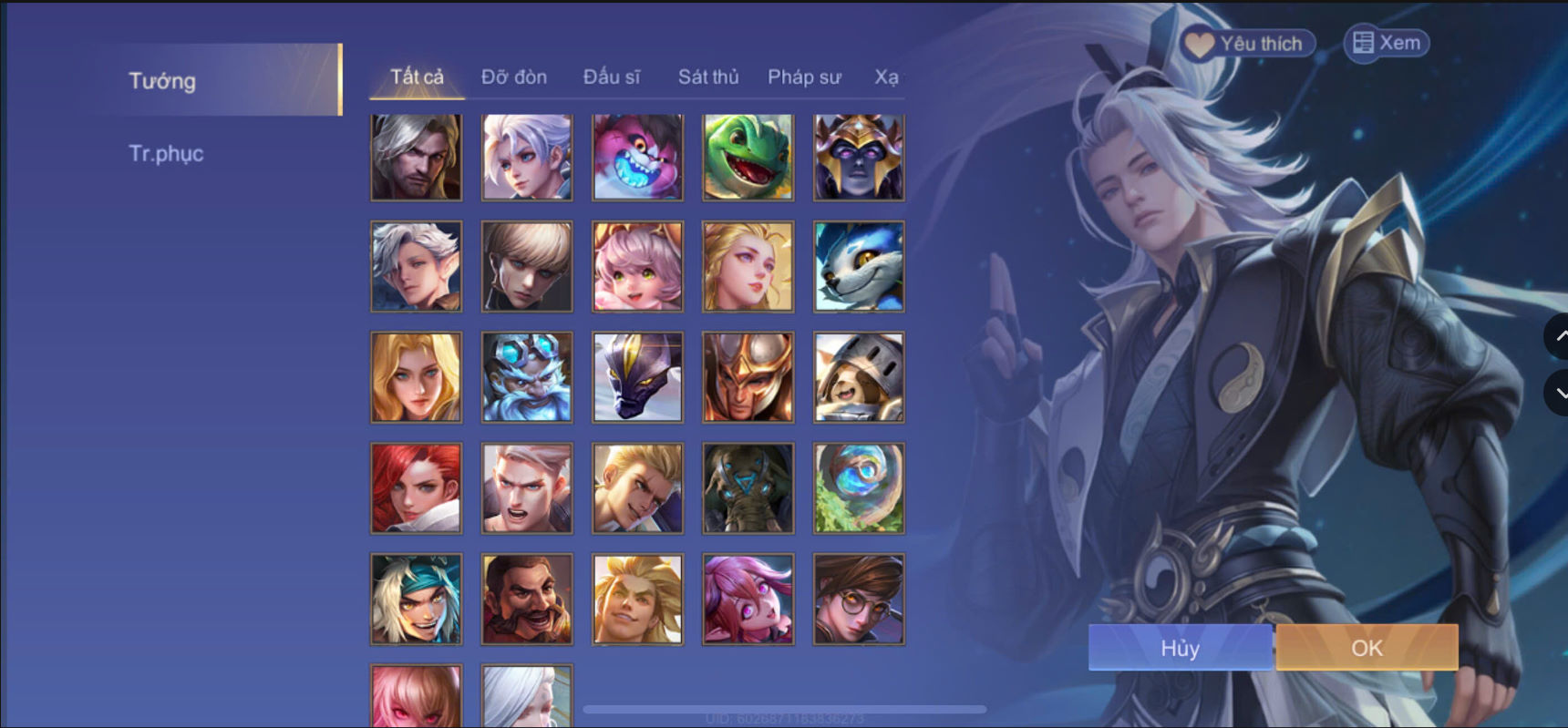The image size is (1568, 728).
Task: Open the Pháp sư hero category
Action: point(805,77)
